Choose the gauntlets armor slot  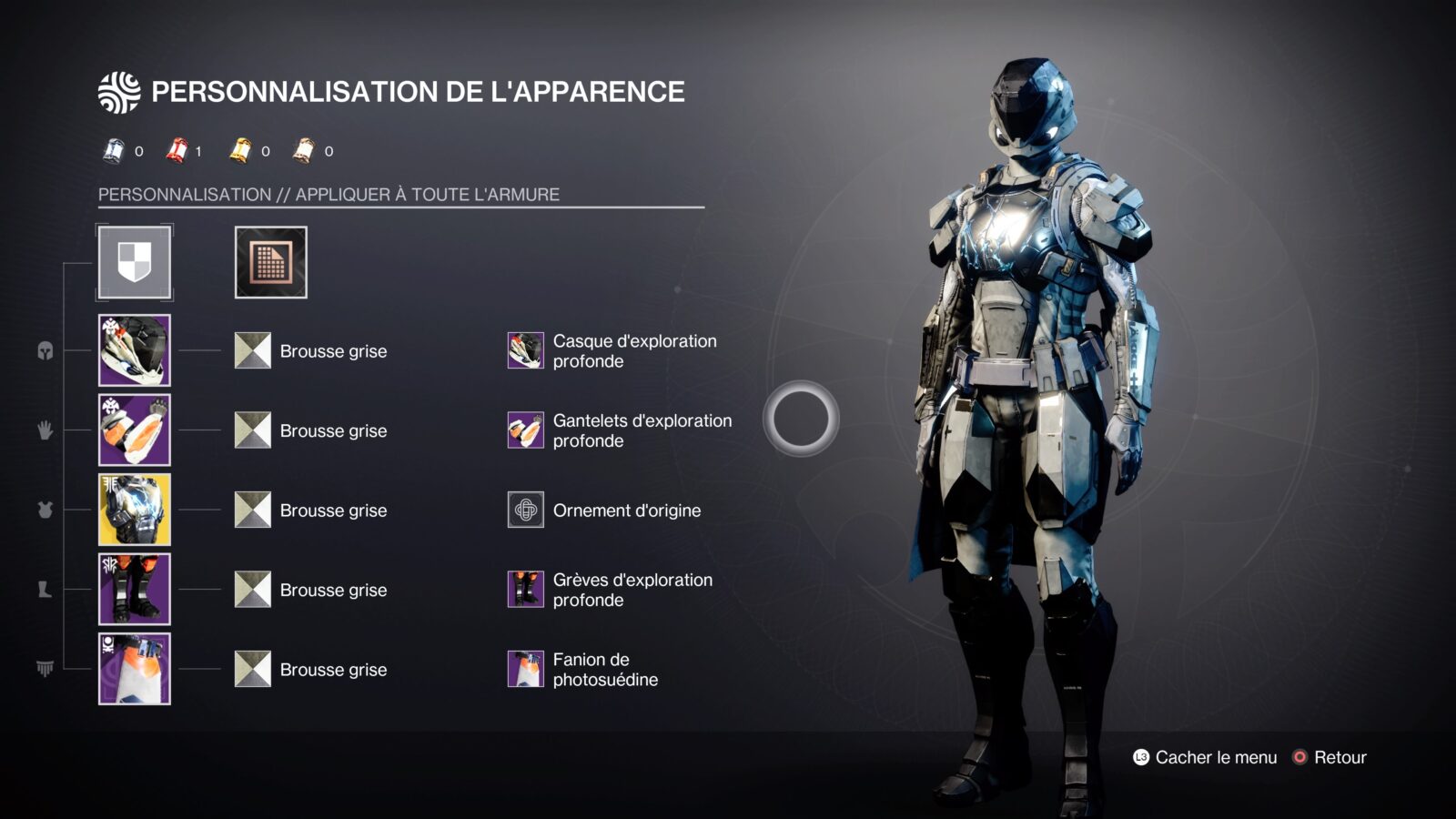(135, 430)
